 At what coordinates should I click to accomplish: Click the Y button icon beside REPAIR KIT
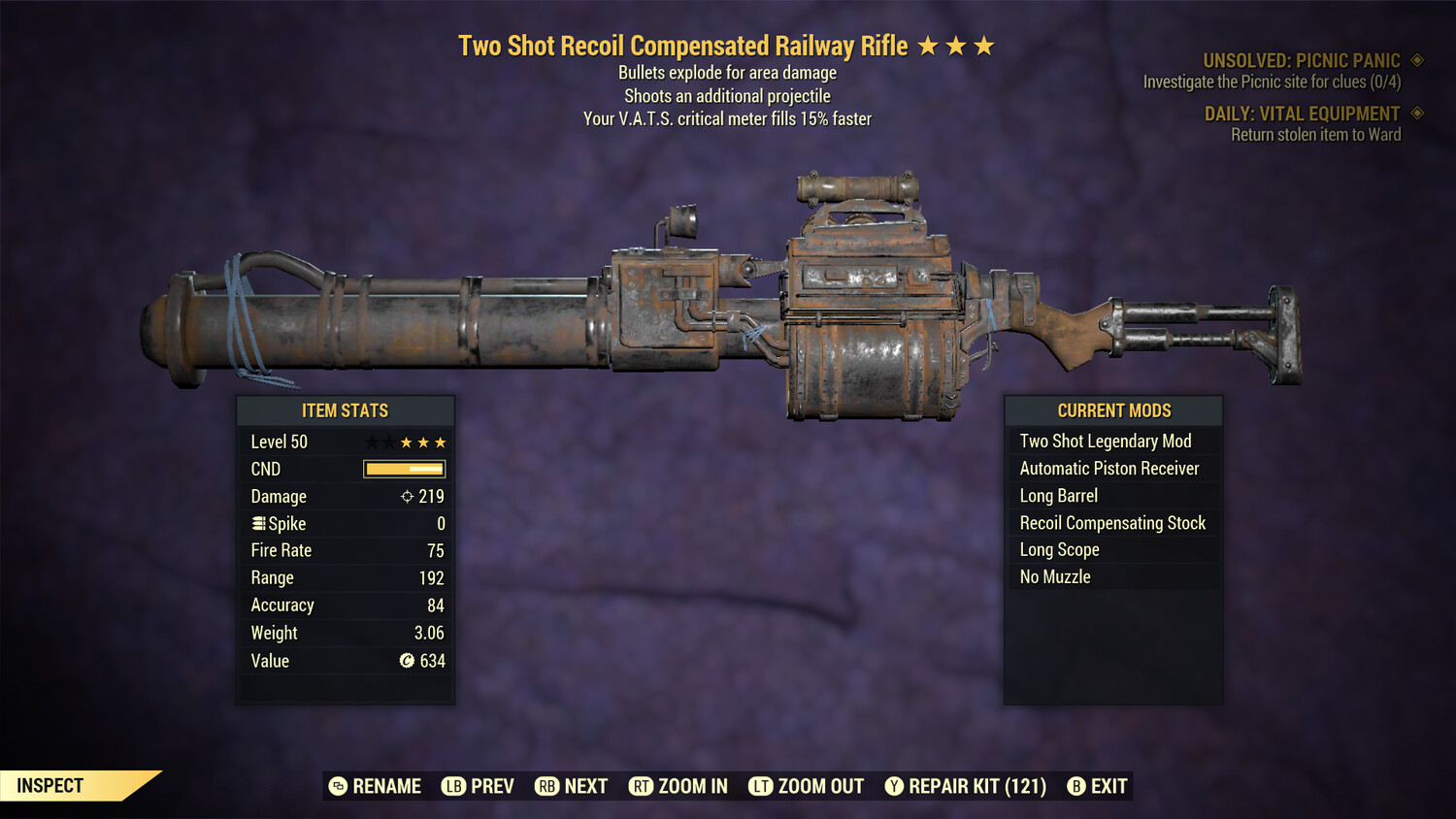click(894, 786)
